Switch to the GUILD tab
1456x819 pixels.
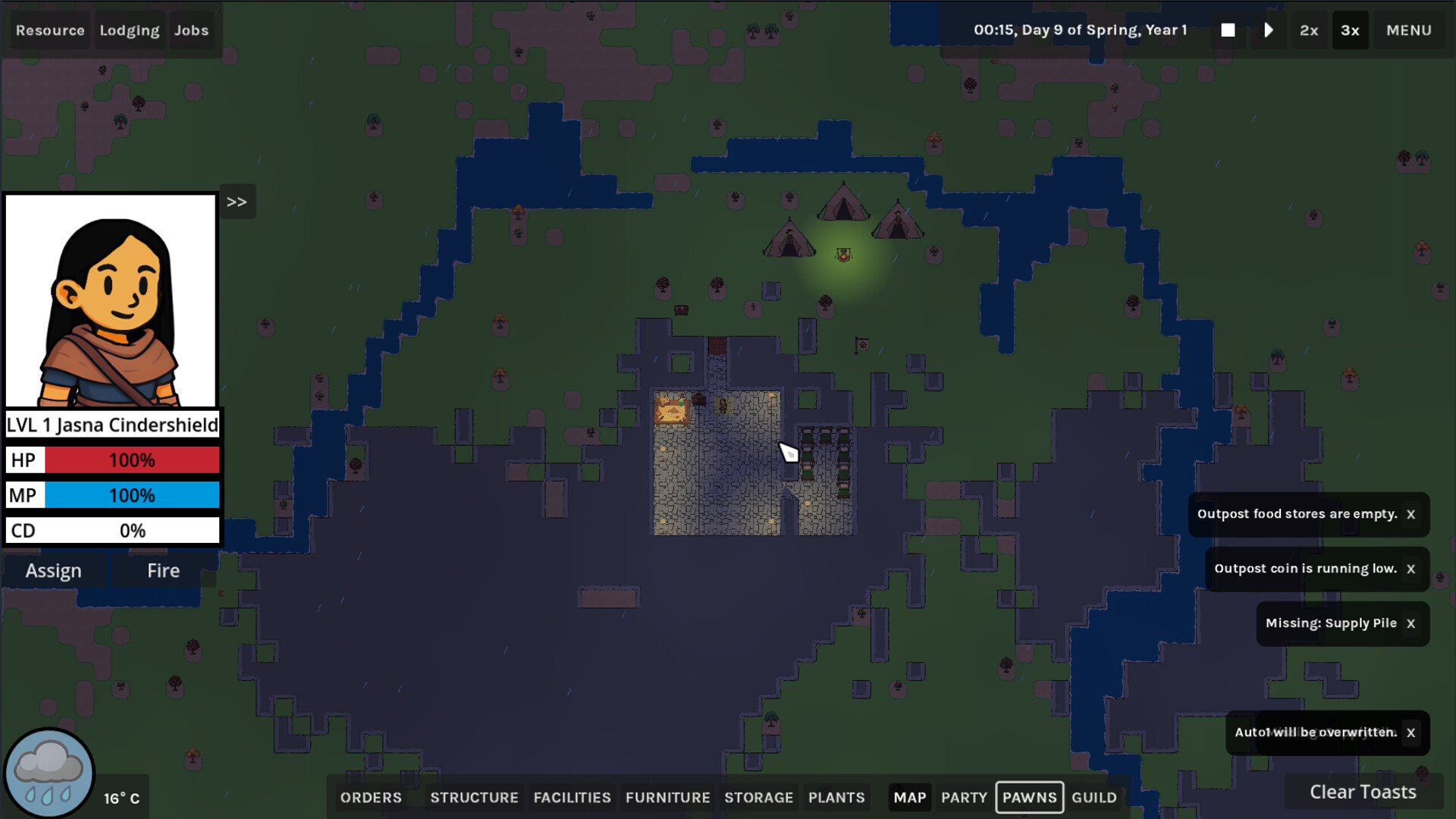point(1094,797)
